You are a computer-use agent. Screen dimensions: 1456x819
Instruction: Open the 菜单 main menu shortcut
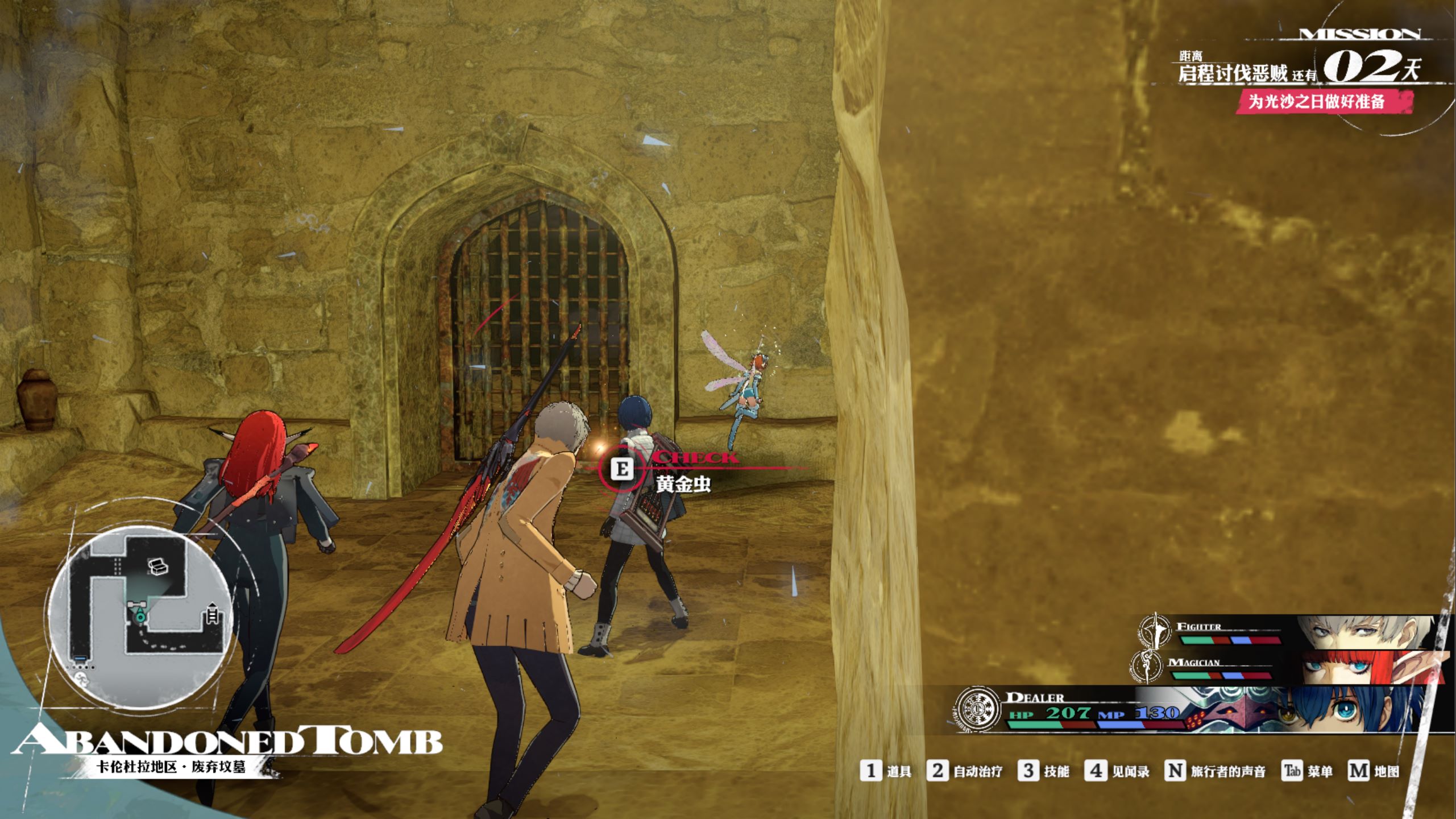[1308, 771]
